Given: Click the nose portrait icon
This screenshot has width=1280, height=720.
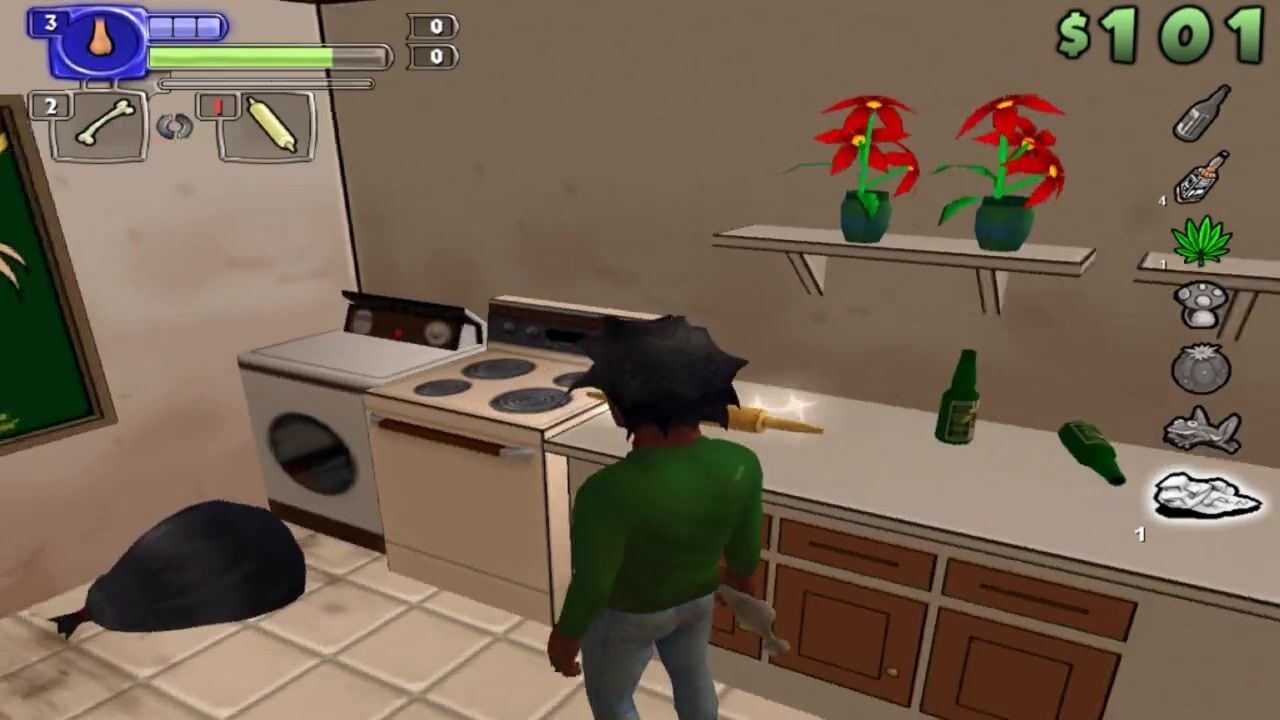Looking at the screenshot, I should pos(100,40).
